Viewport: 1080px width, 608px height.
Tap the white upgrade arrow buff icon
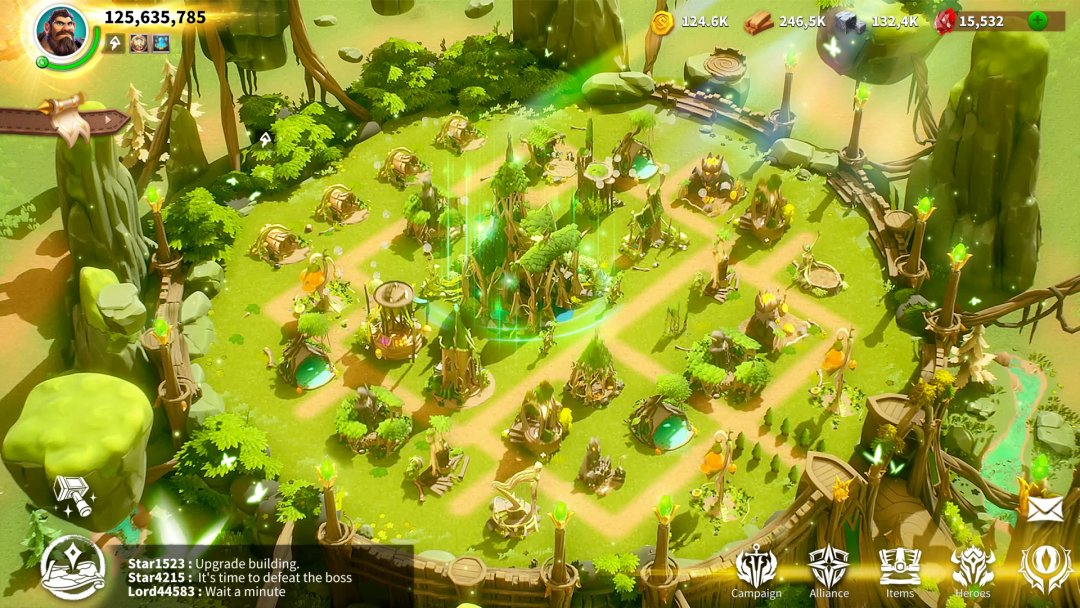click(117, 43)
